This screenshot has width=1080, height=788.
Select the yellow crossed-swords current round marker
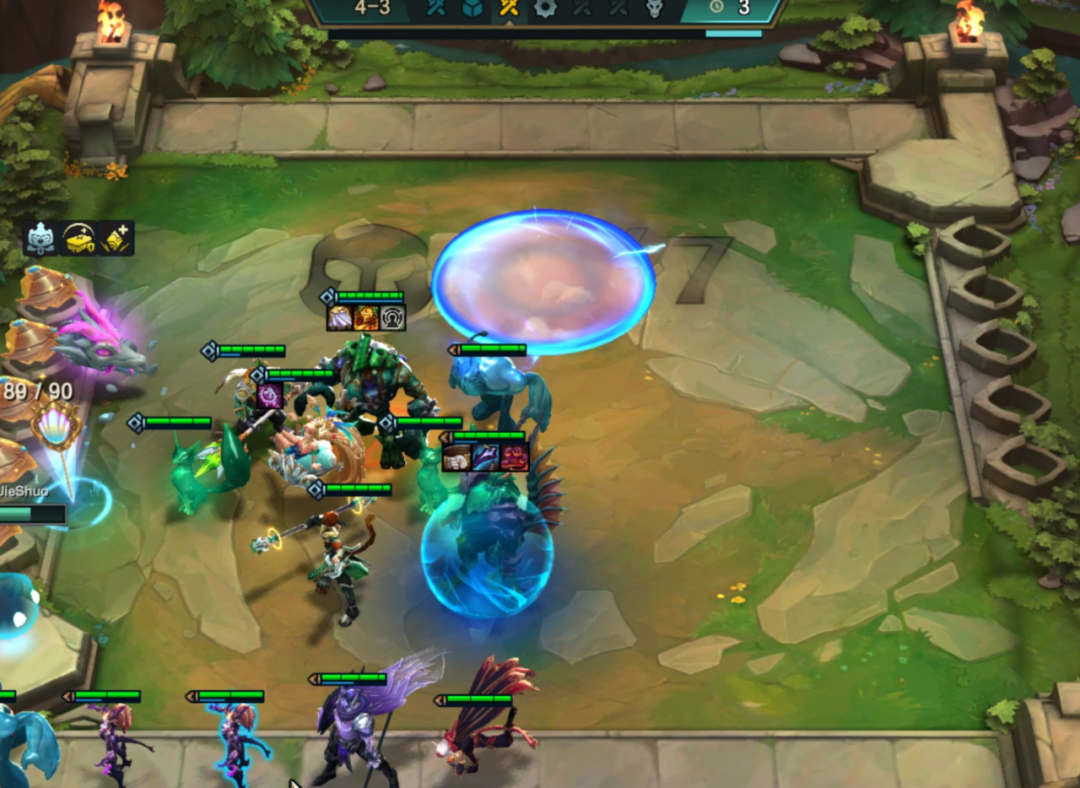(x=508, y=8)
